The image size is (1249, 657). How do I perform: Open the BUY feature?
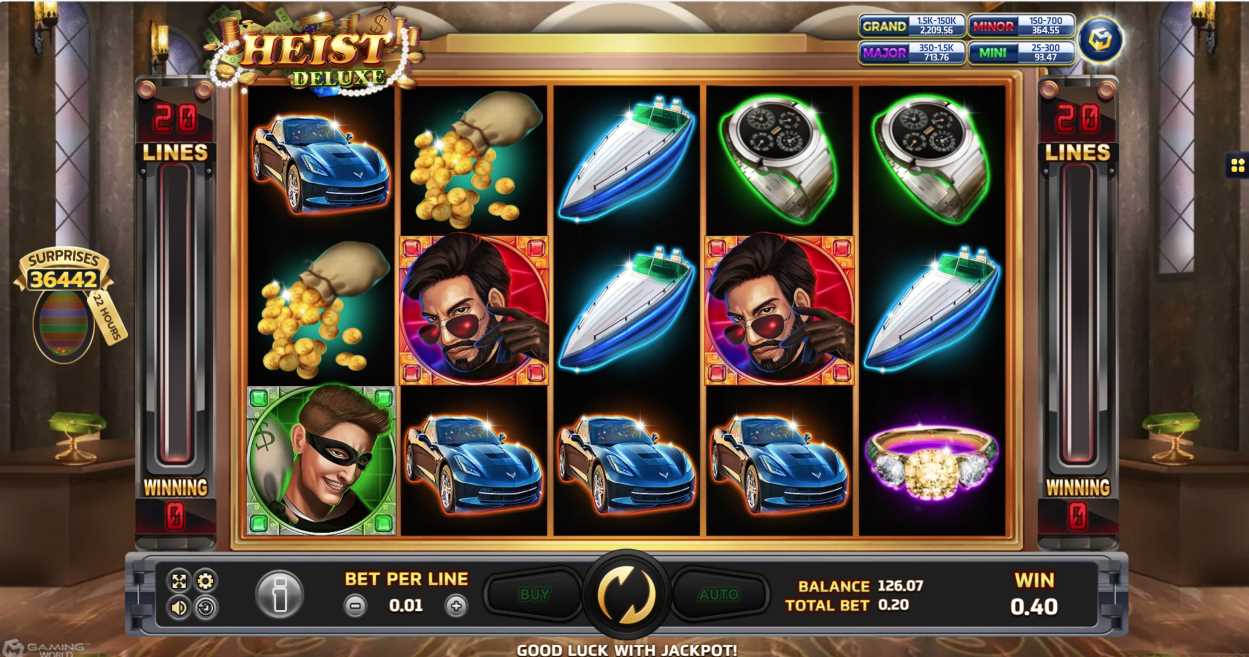(x=534, y=594)
